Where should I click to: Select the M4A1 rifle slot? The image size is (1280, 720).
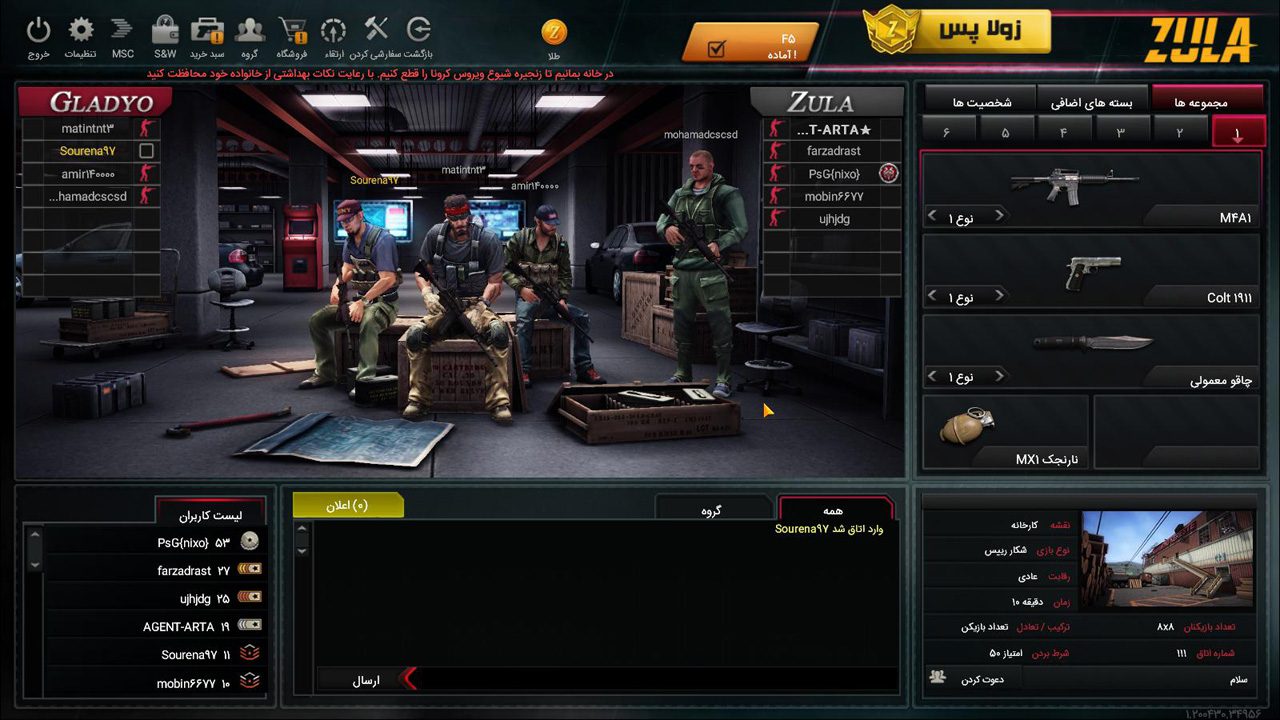(x=1090, y=190)
